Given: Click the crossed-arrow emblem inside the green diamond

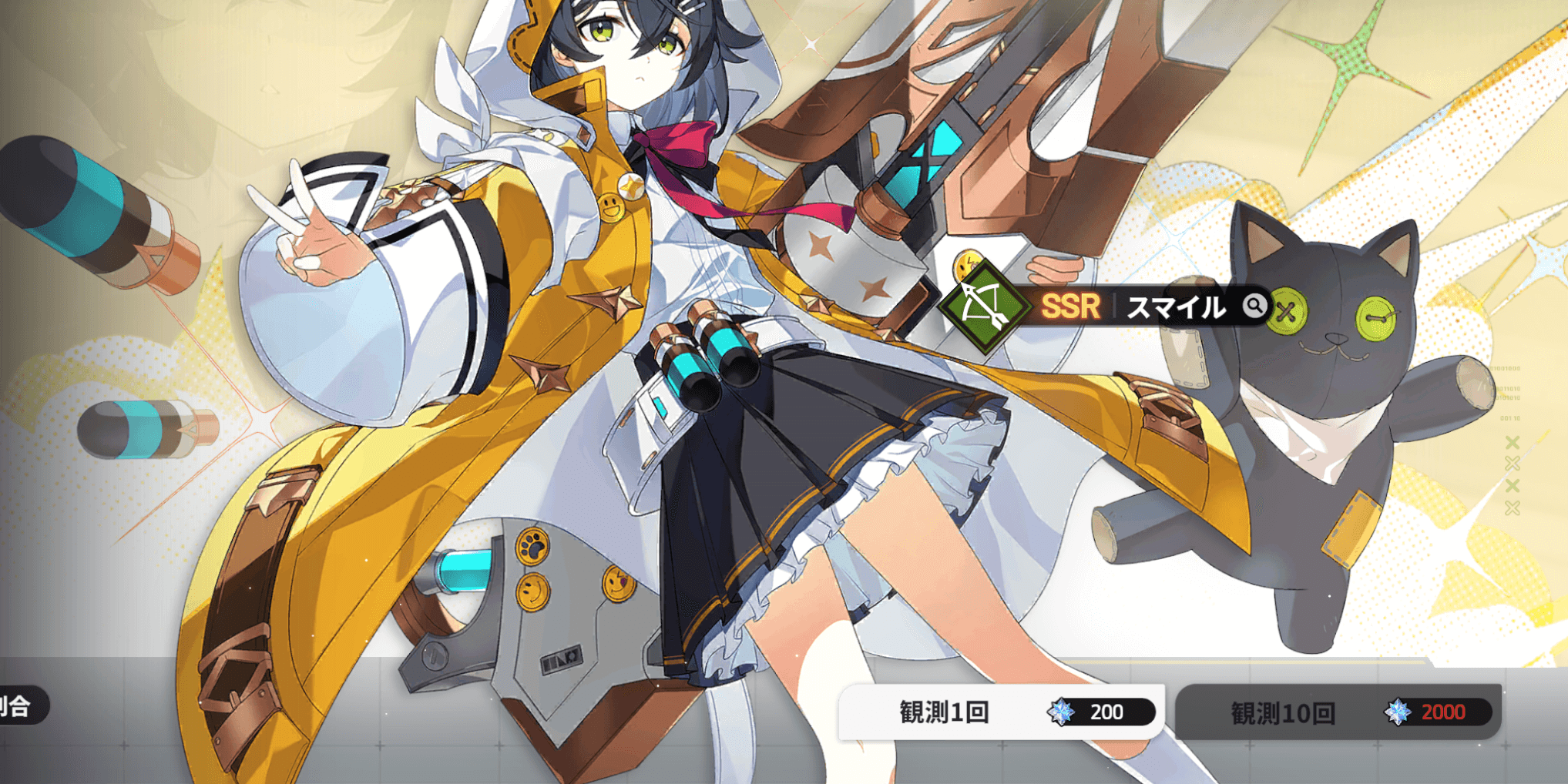Looking at the screenshot, I should coord(989,307).
